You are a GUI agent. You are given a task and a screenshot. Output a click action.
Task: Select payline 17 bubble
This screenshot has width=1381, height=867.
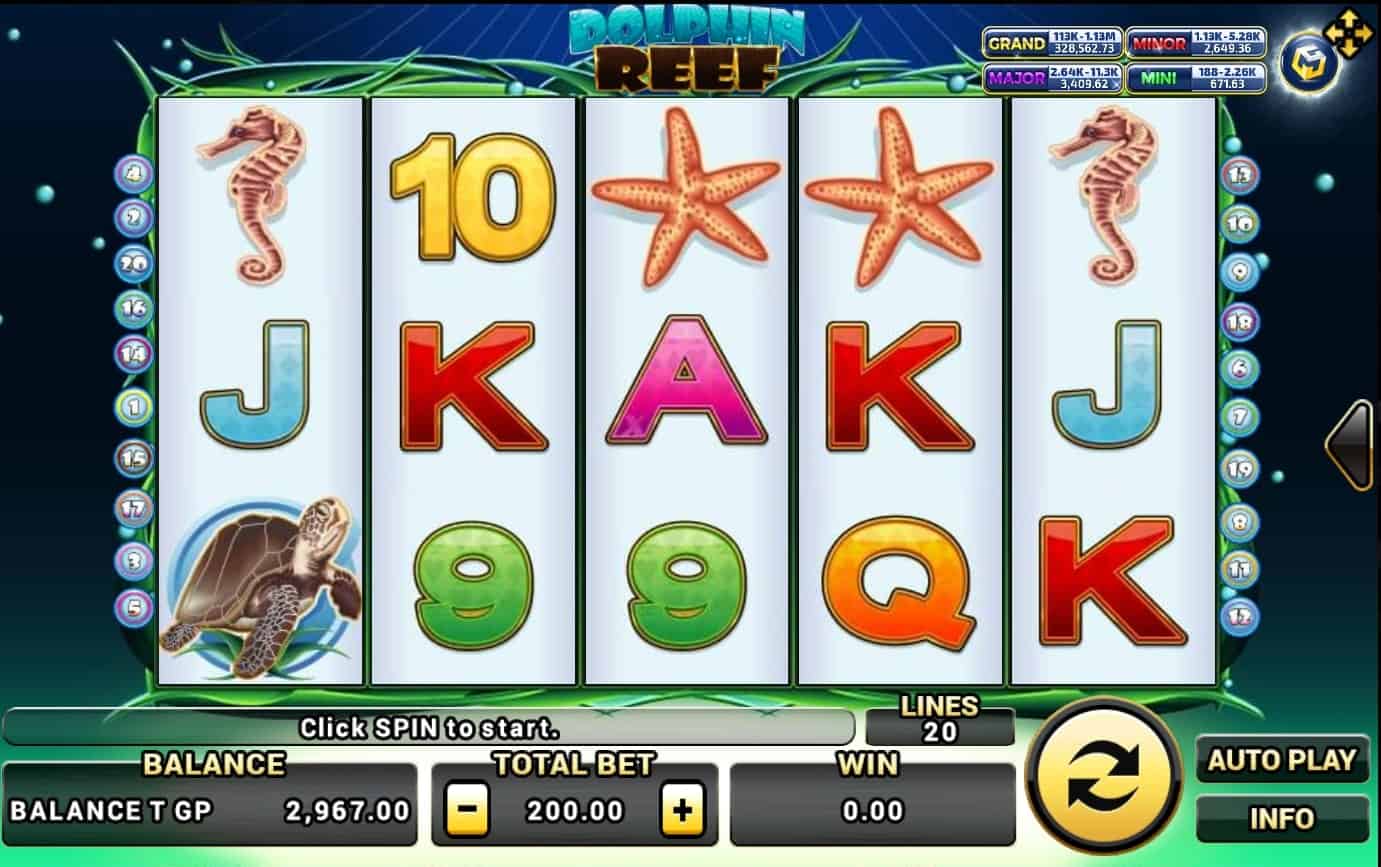point(133,508)
